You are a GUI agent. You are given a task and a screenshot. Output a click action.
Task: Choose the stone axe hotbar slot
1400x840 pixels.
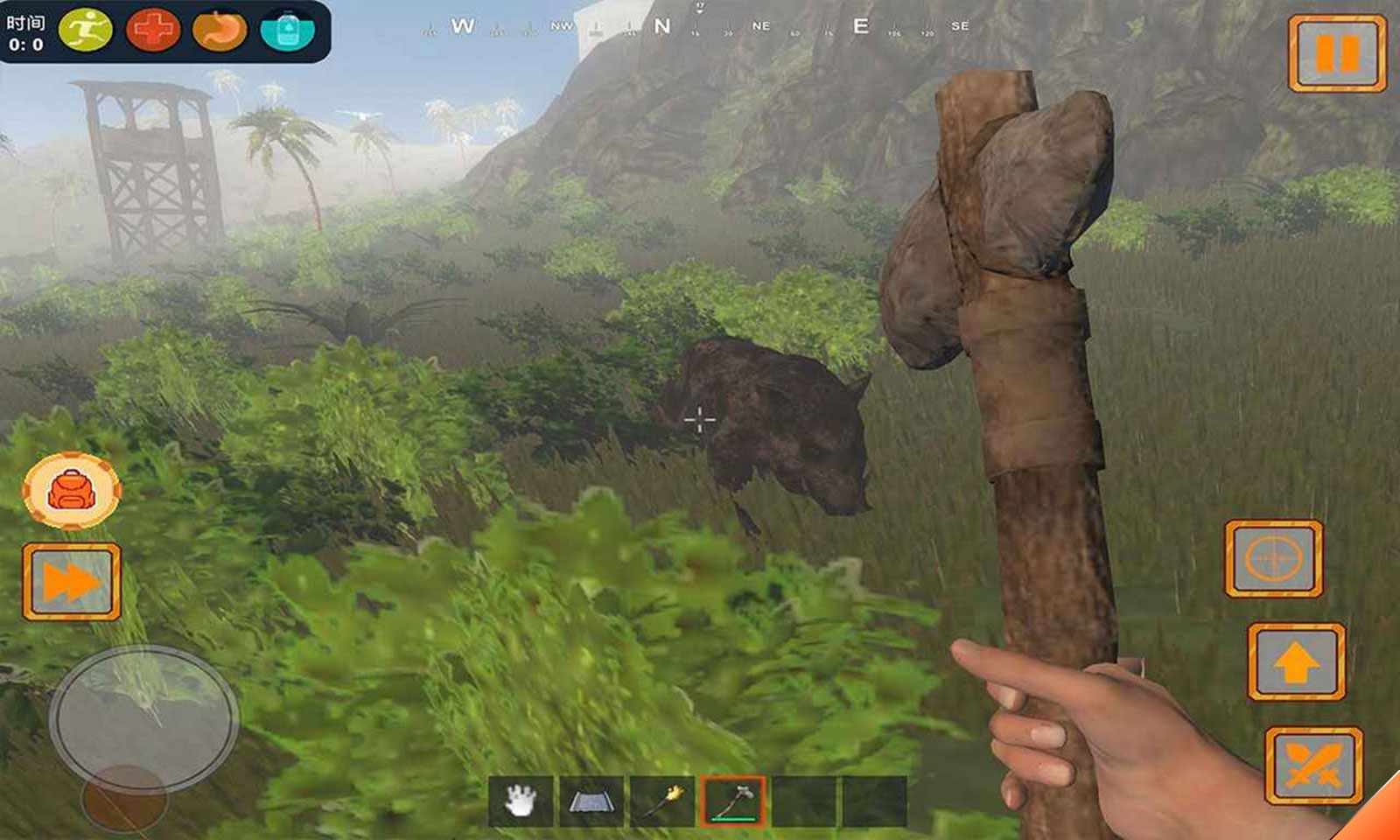[x=733, y=801]
